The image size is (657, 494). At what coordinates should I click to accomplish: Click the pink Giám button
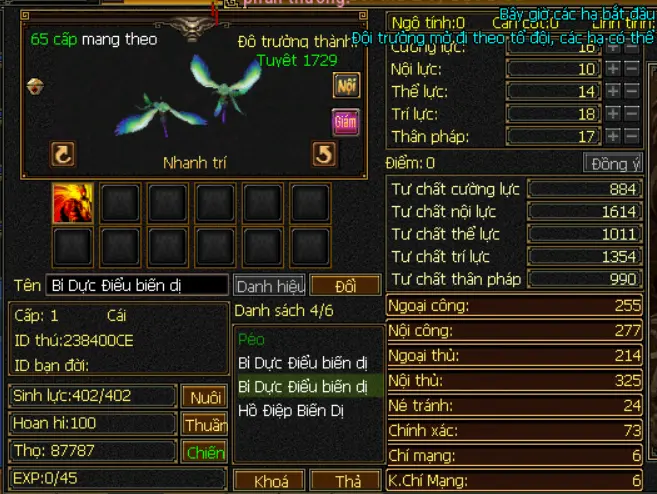tap(346, 122)
